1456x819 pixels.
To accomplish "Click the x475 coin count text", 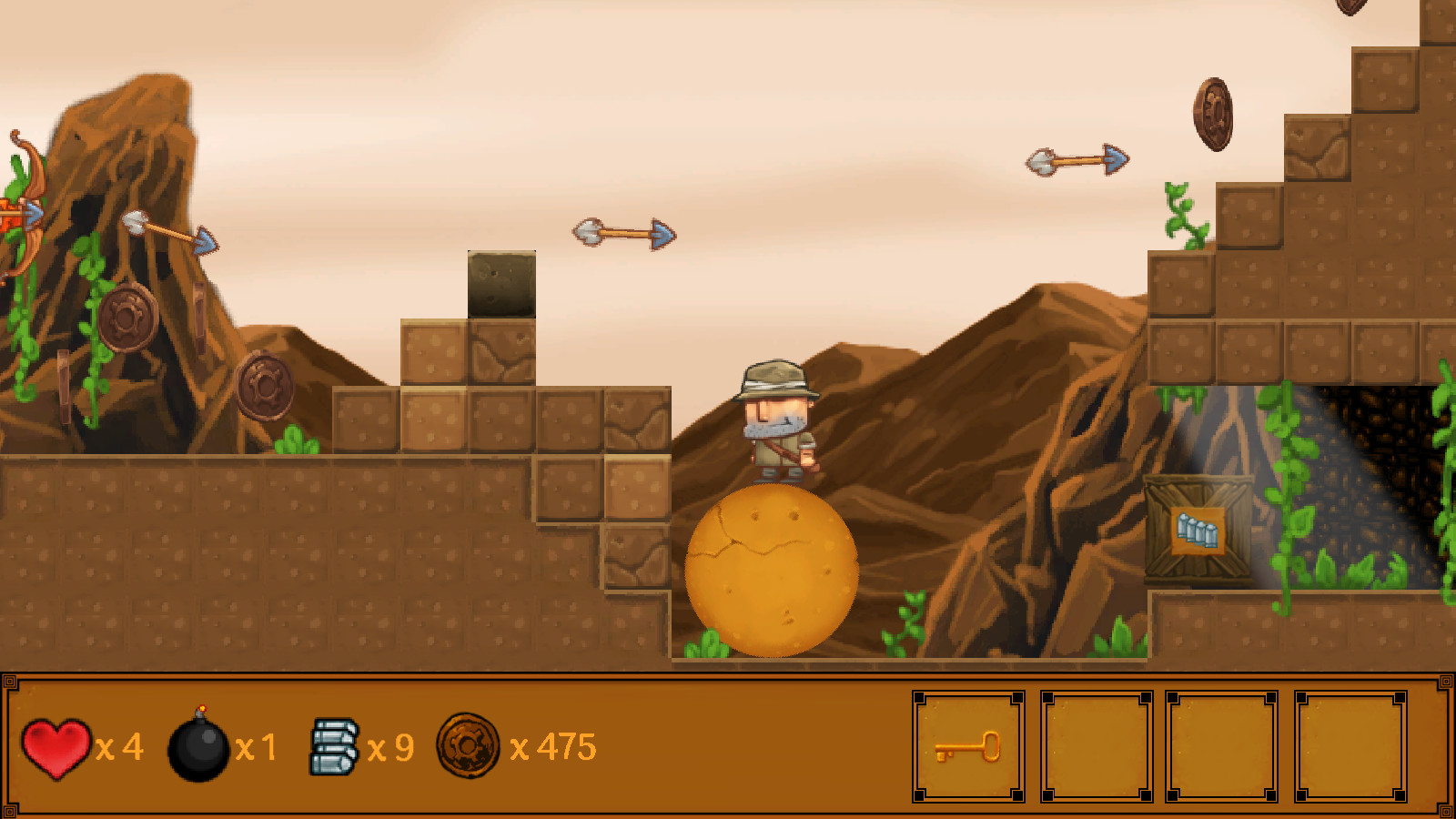I will (555, 748).
